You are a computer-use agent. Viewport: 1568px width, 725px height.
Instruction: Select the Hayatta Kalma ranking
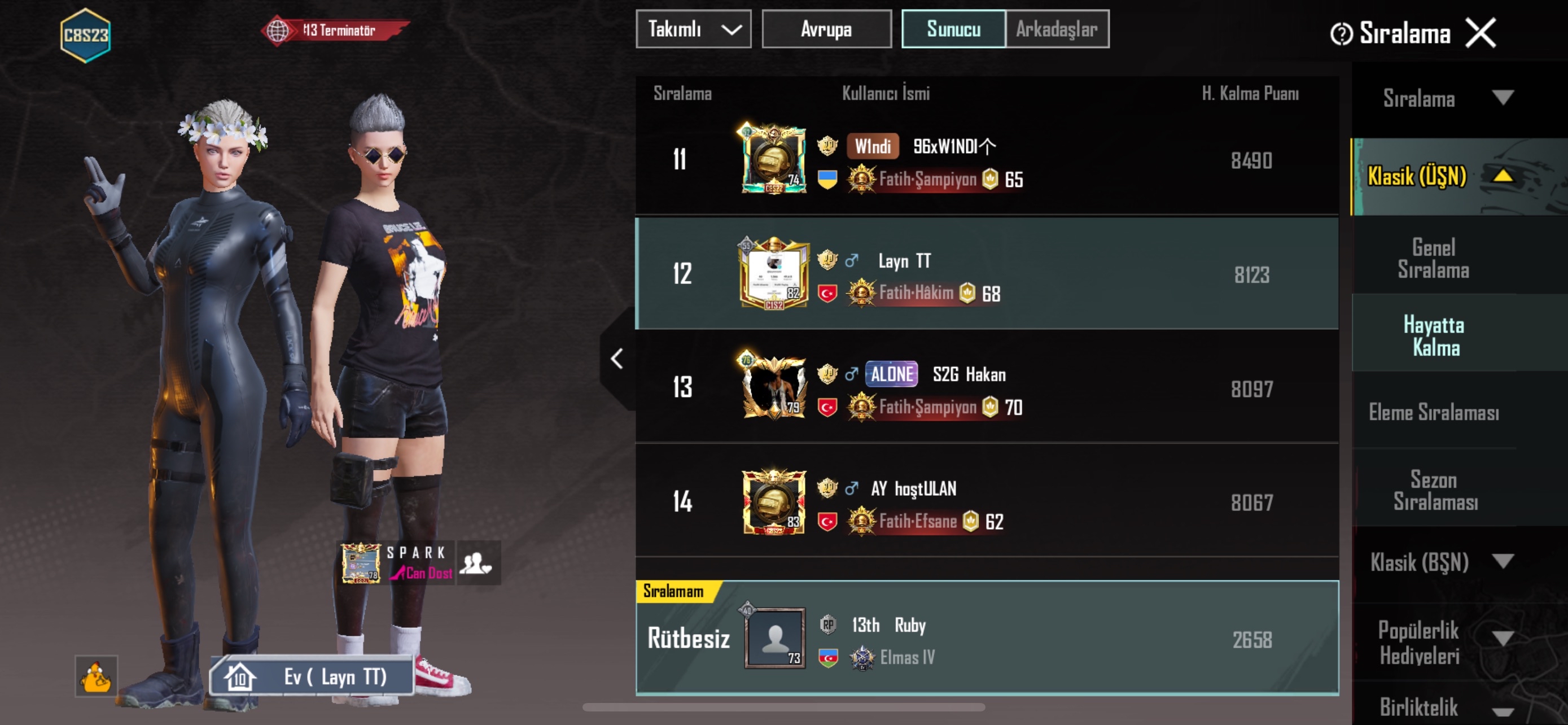(x=1434, y=335)
